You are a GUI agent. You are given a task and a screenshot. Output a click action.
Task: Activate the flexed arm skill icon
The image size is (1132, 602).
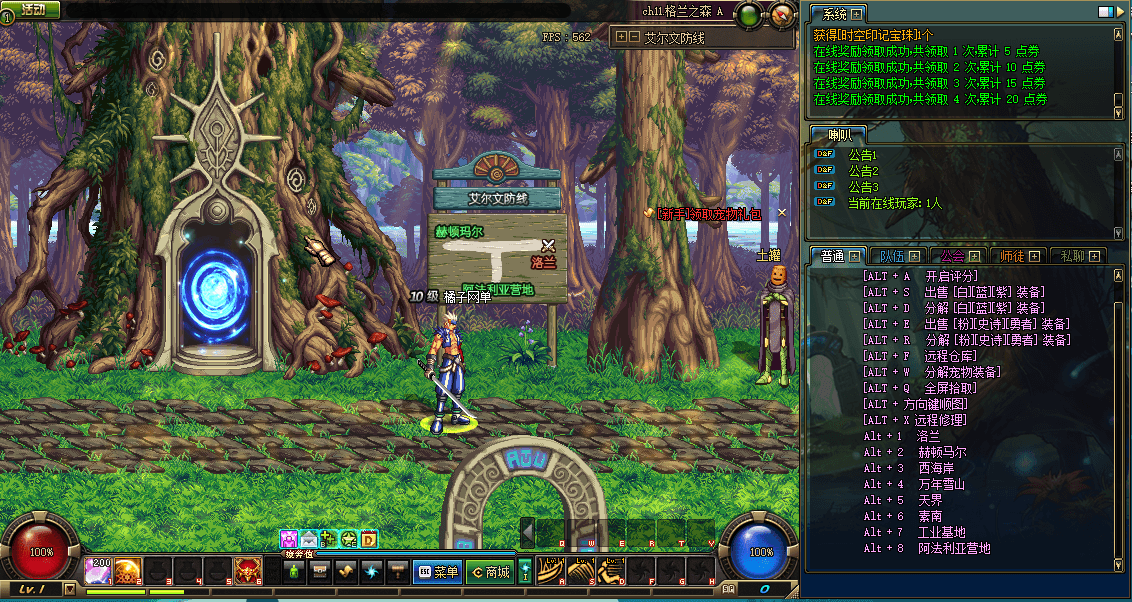[x=611, y=571]
